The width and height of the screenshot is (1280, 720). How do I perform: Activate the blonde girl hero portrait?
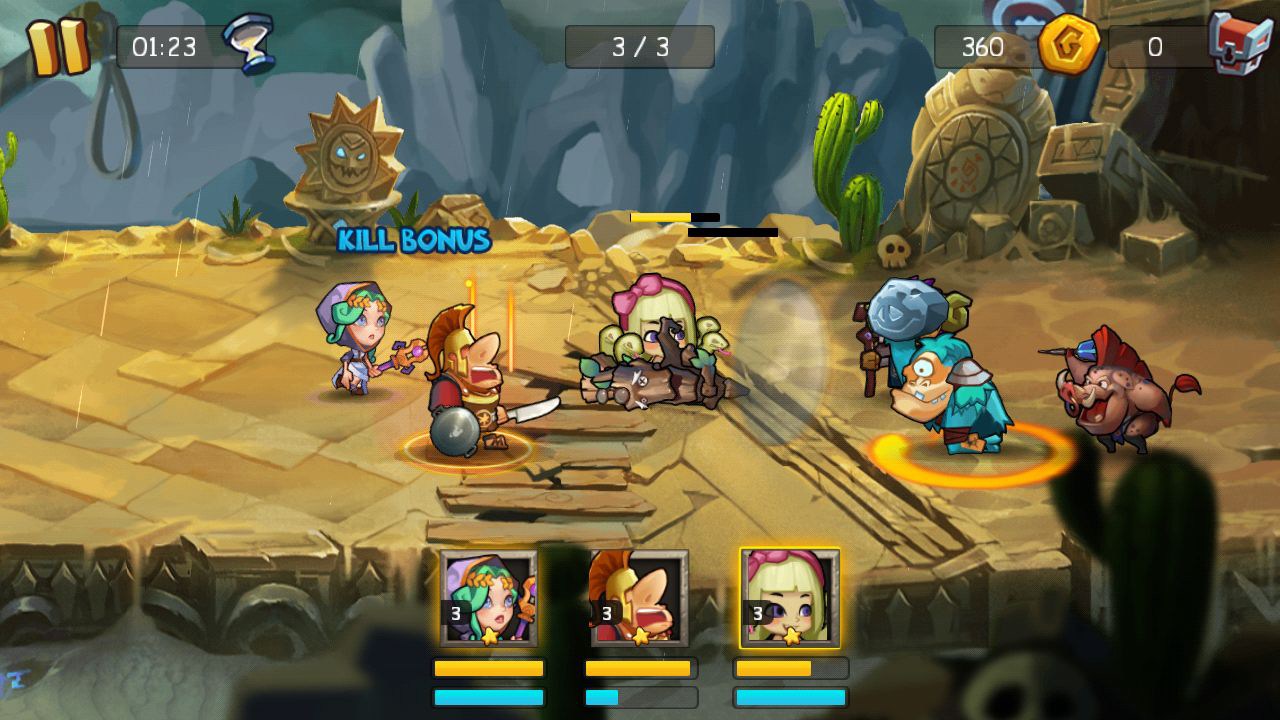pos(790,598)
